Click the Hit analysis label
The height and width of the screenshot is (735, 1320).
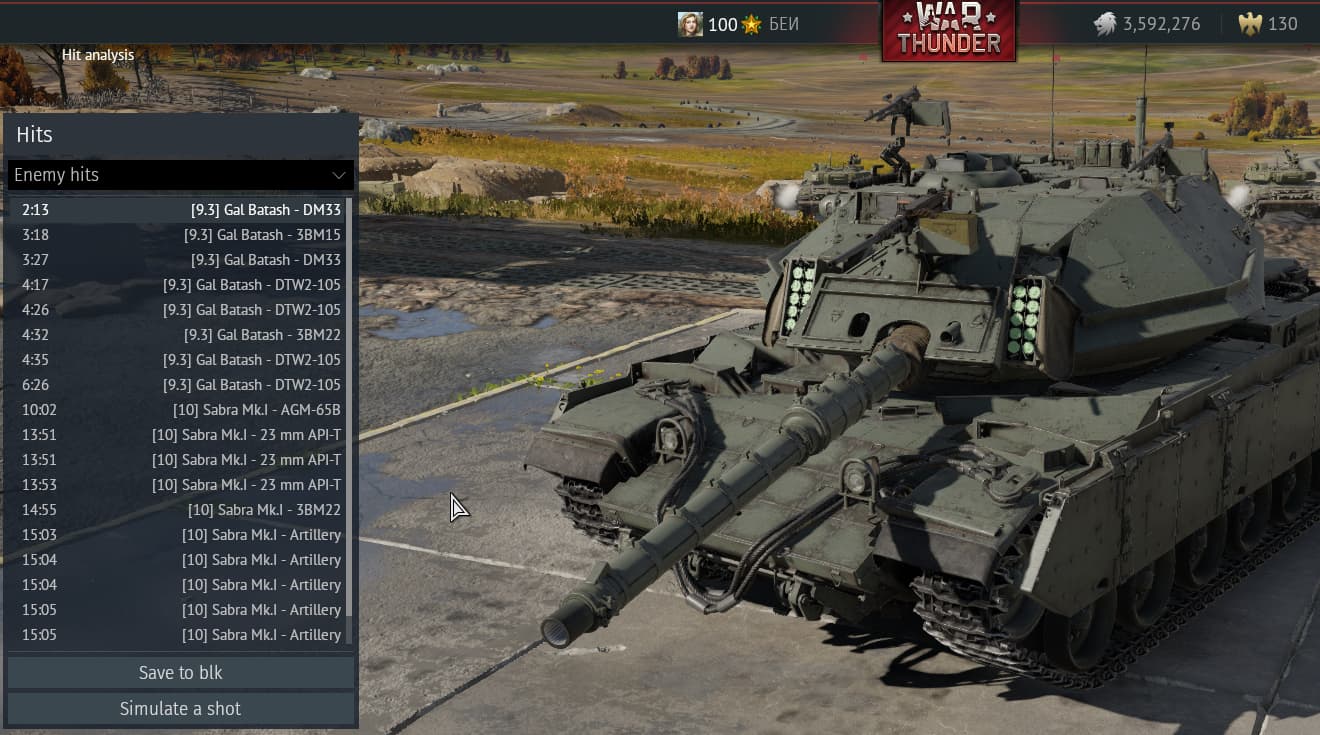(x=98, y=55)
